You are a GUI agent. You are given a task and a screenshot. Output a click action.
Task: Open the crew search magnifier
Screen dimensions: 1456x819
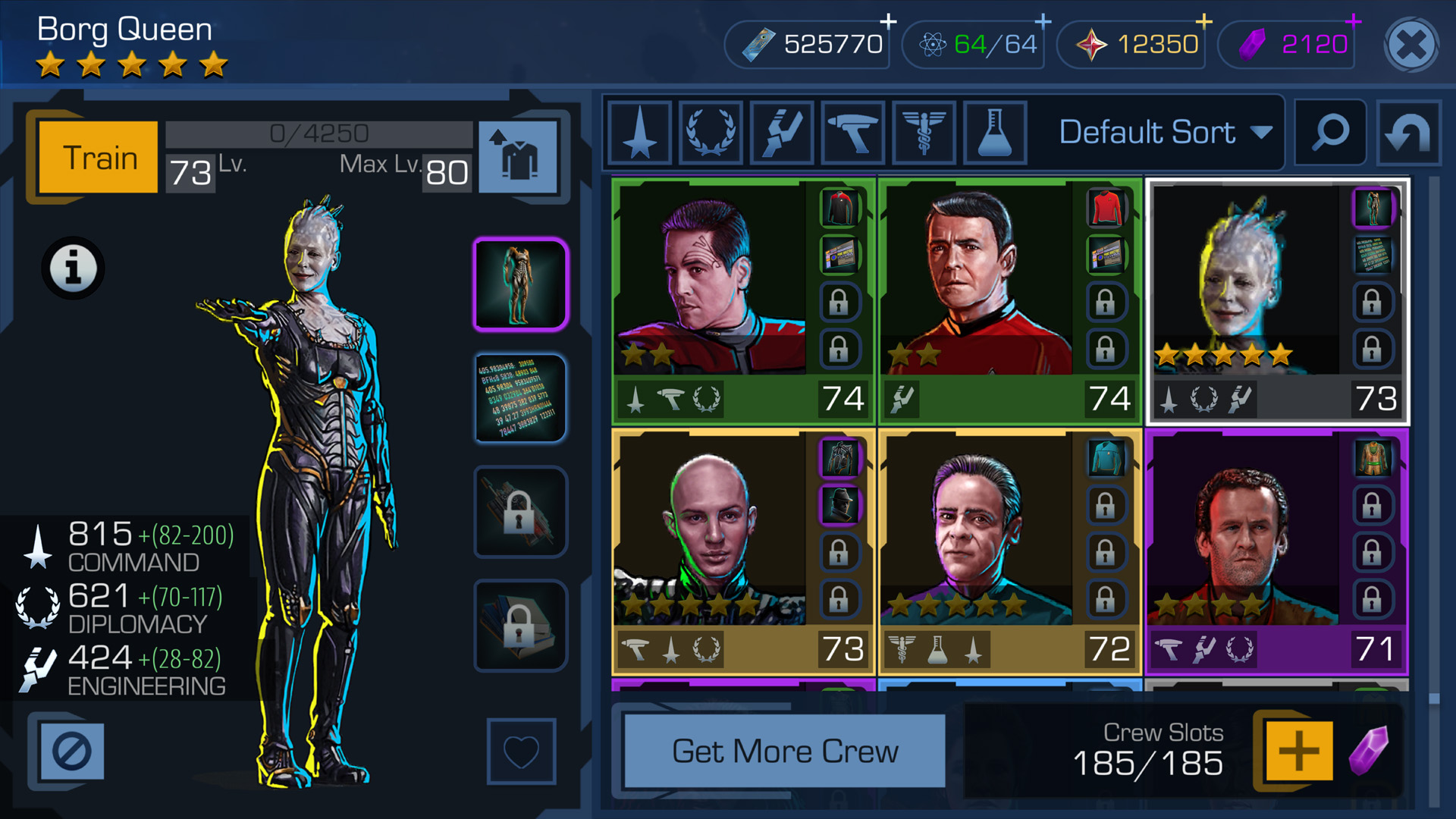(1329, 132)
